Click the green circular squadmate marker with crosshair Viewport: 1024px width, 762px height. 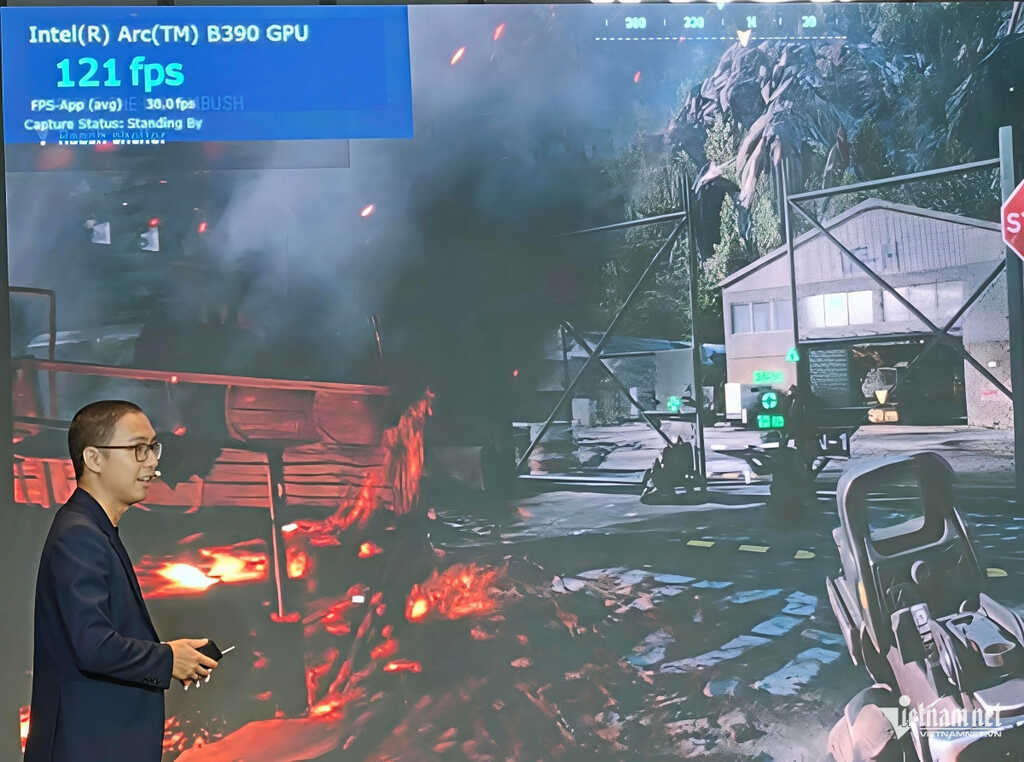click(769, 400)
